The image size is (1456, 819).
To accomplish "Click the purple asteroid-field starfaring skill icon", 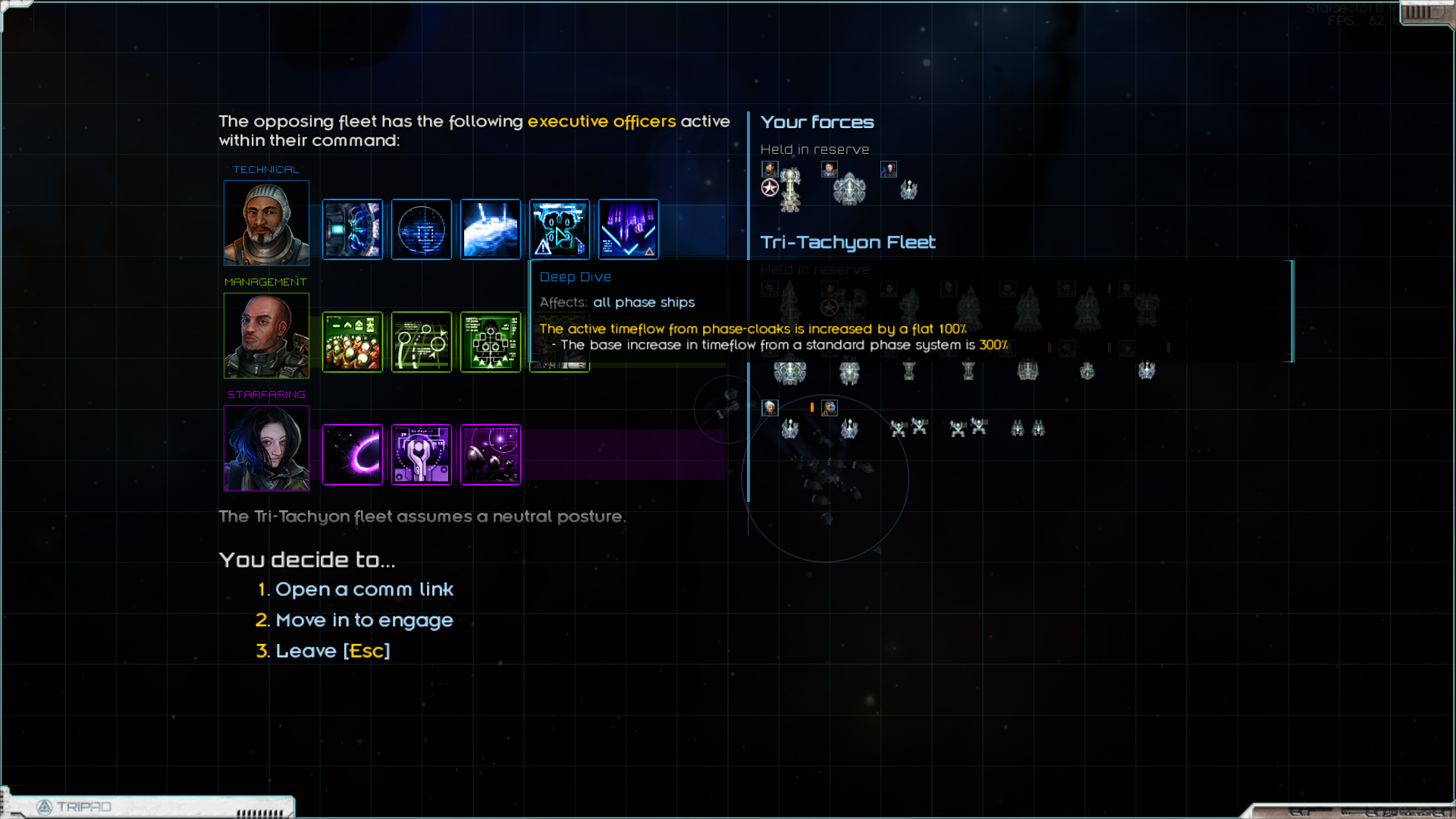I will tap(491, 454).
